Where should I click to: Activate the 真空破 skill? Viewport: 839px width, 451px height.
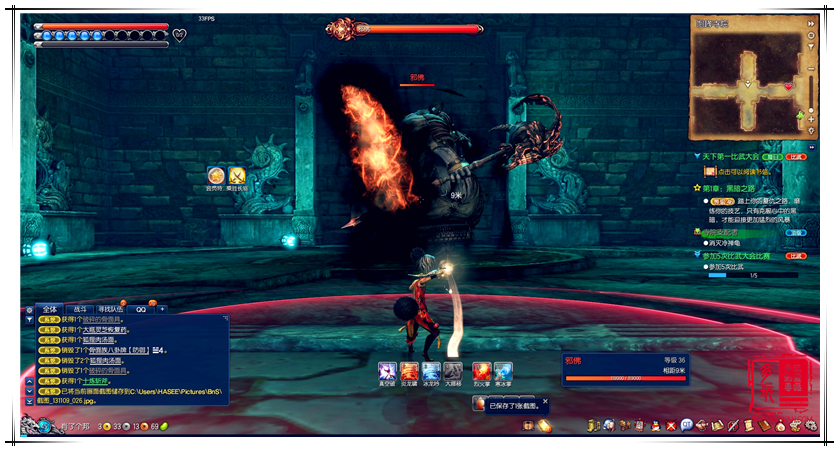tap(386, 370)
